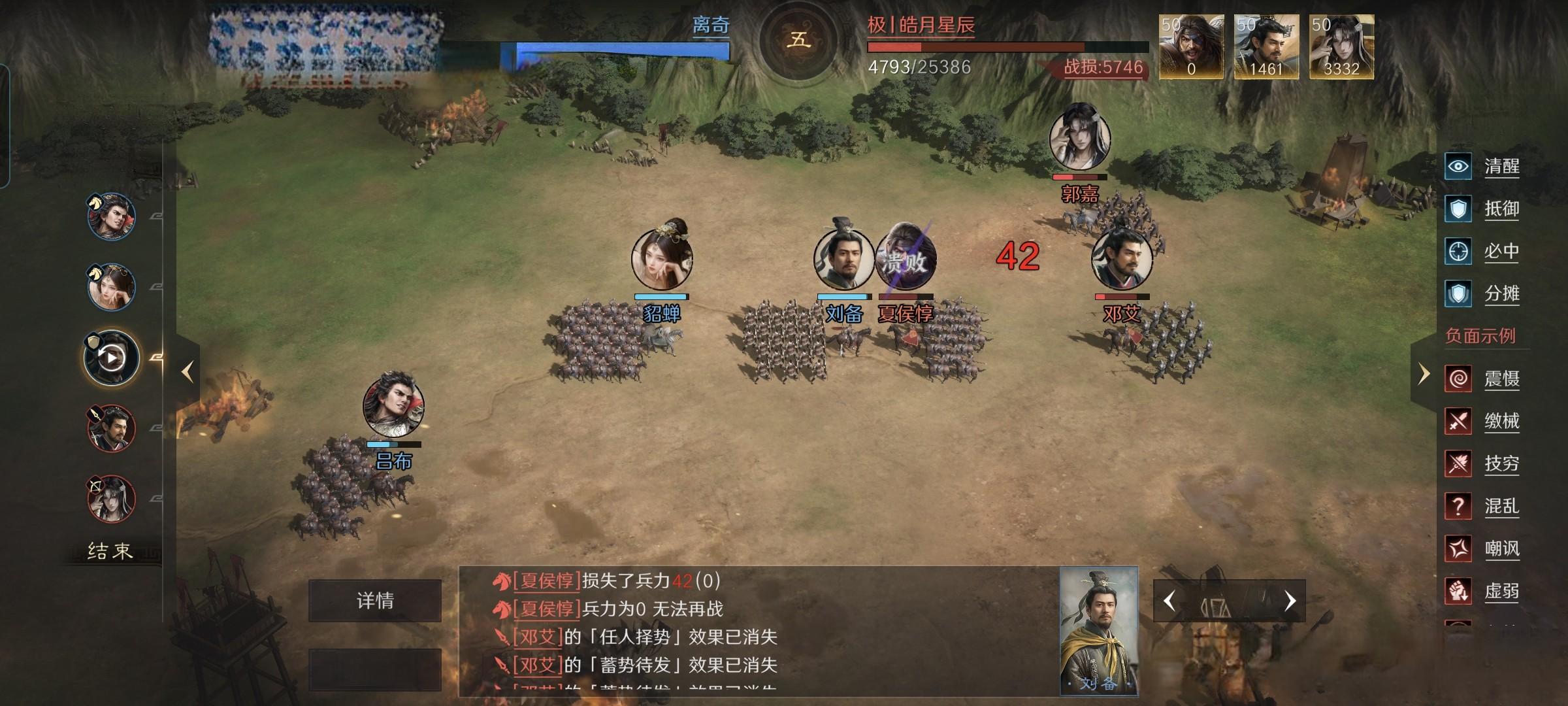End the battle replay with 结束
Viewport: 1568px width, 706px height.
click(110, 551)
